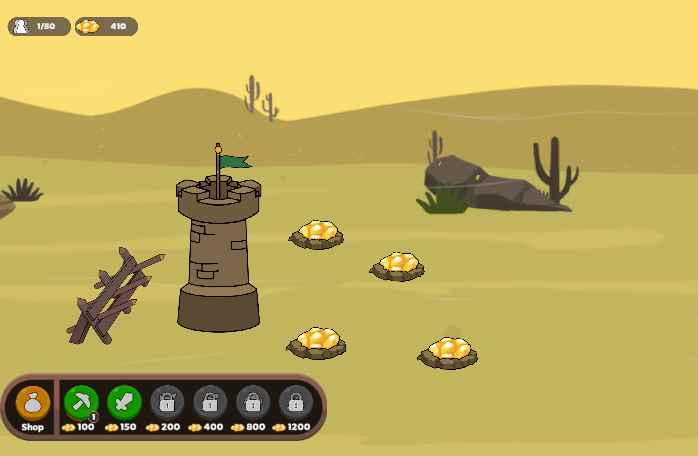Screen dimensions: 698x456
Task: Click the locked 800 gold unit slot
Action: 253,402
